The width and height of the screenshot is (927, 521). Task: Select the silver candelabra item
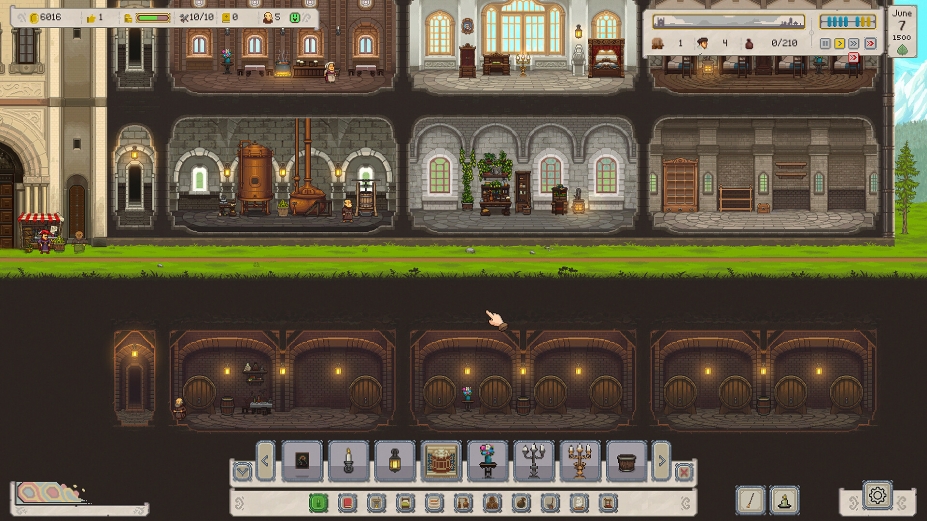point(534,461)
